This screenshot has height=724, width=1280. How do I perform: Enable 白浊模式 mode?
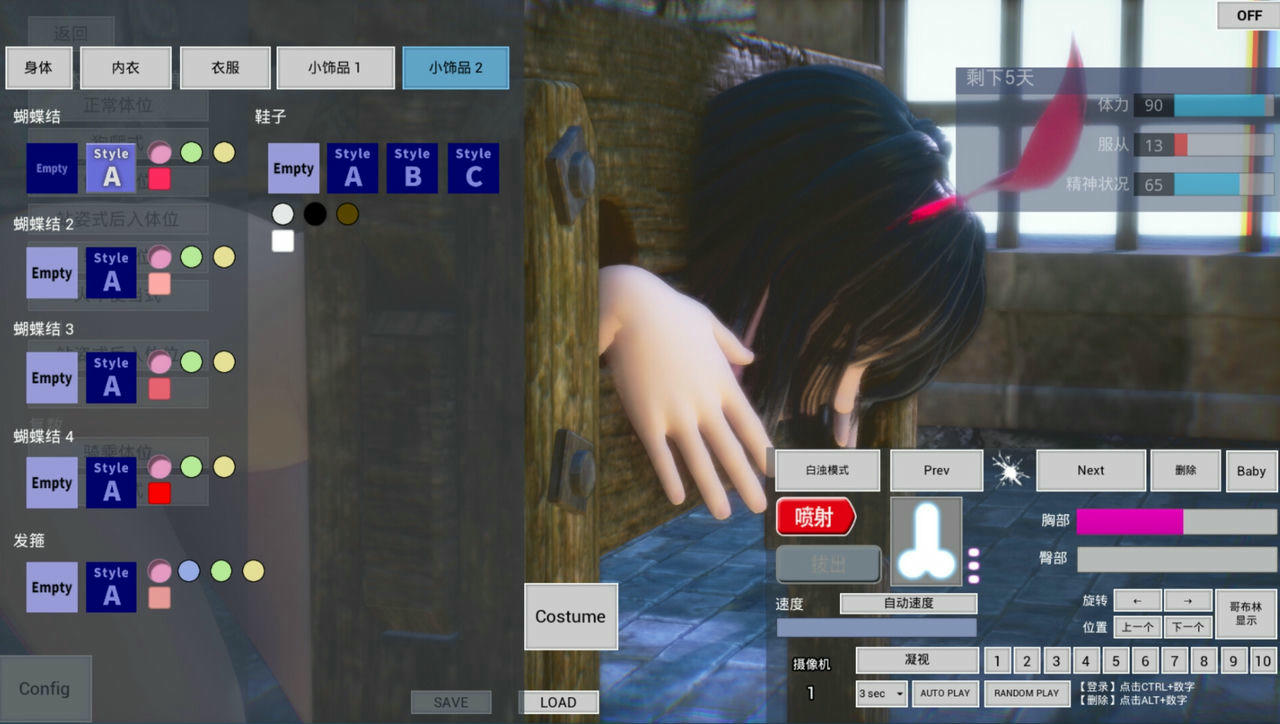(826, 470)
